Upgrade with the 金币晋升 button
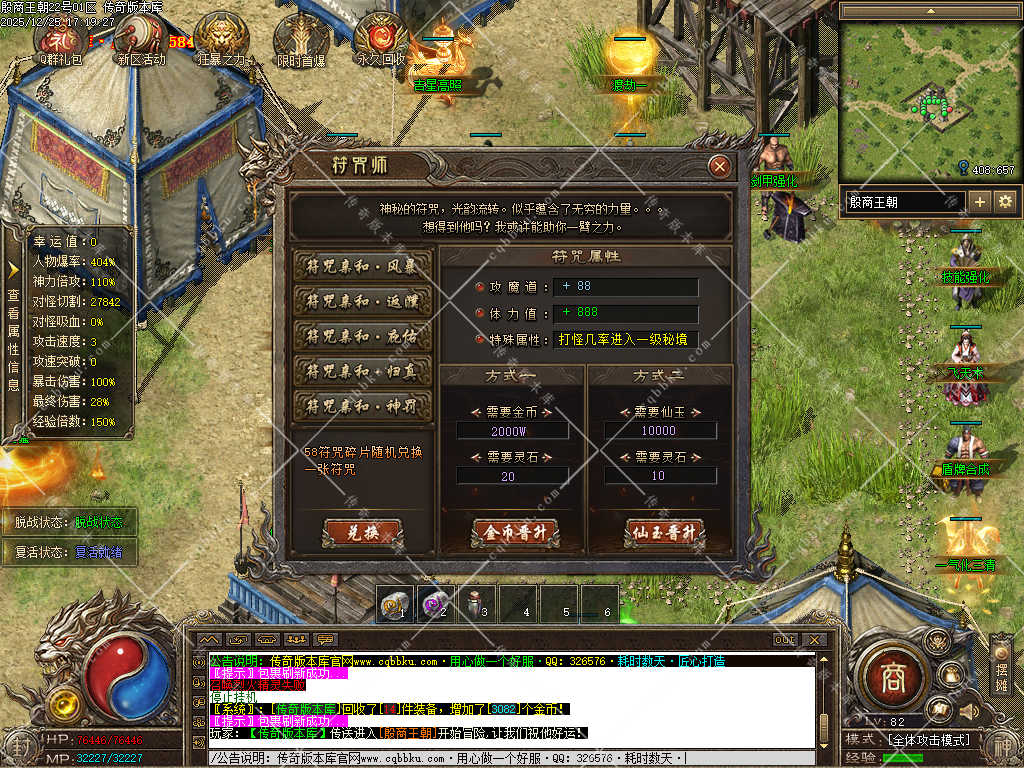The width and height of the screenshot is (1024, 768). pos(515,533)
